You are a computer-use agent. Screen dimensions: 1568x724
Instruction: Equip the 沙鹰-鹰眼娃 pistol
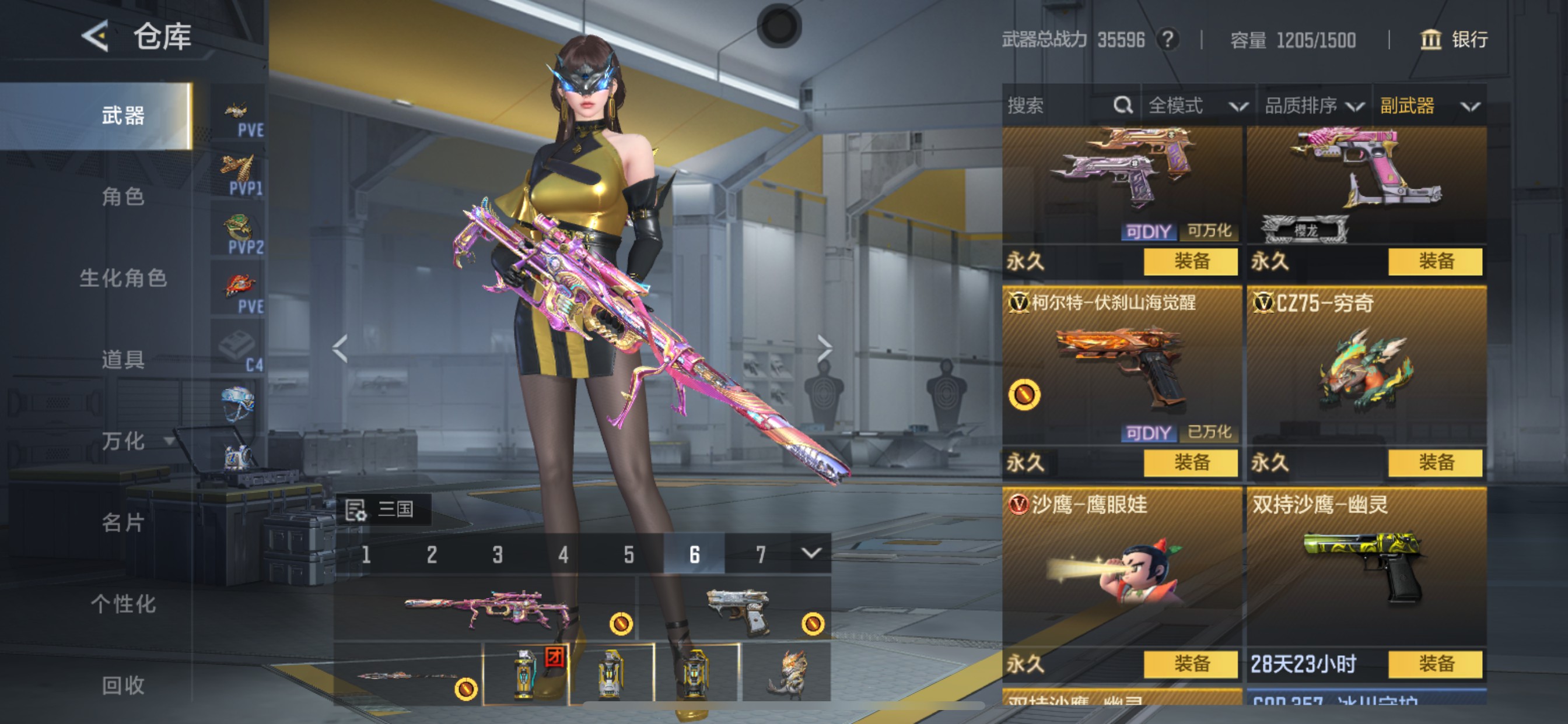(1190, 664)
